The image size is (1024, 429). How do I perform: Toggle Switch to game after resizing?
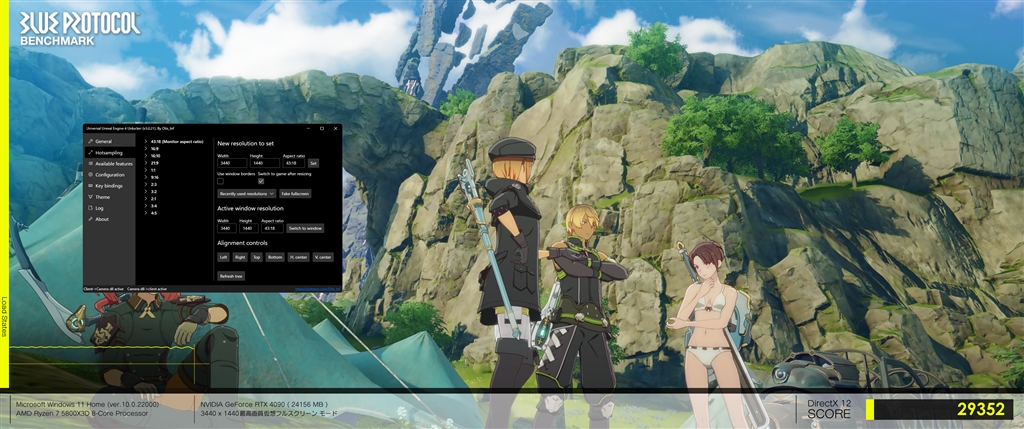(261, 181)
